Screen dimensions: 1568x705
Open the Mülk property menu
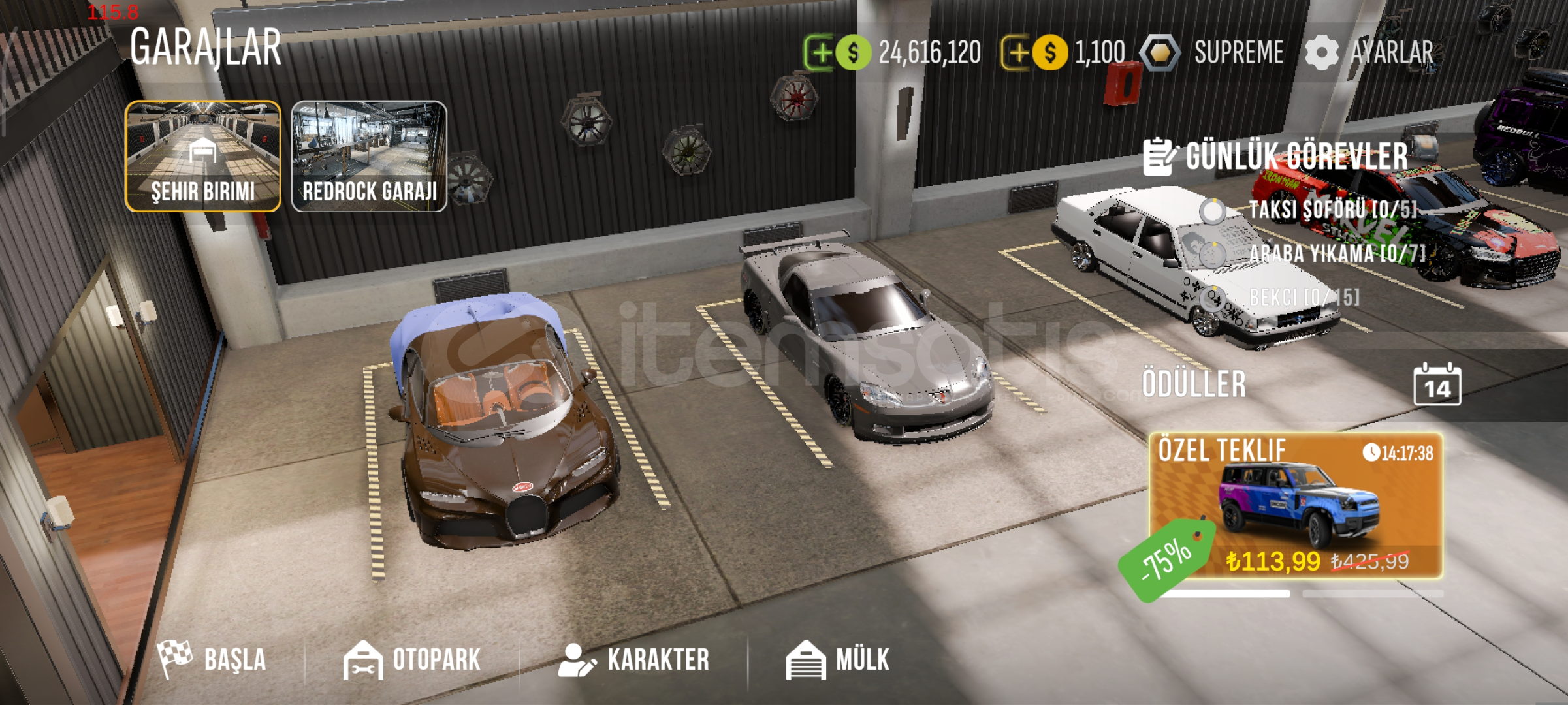pos(838,659)
